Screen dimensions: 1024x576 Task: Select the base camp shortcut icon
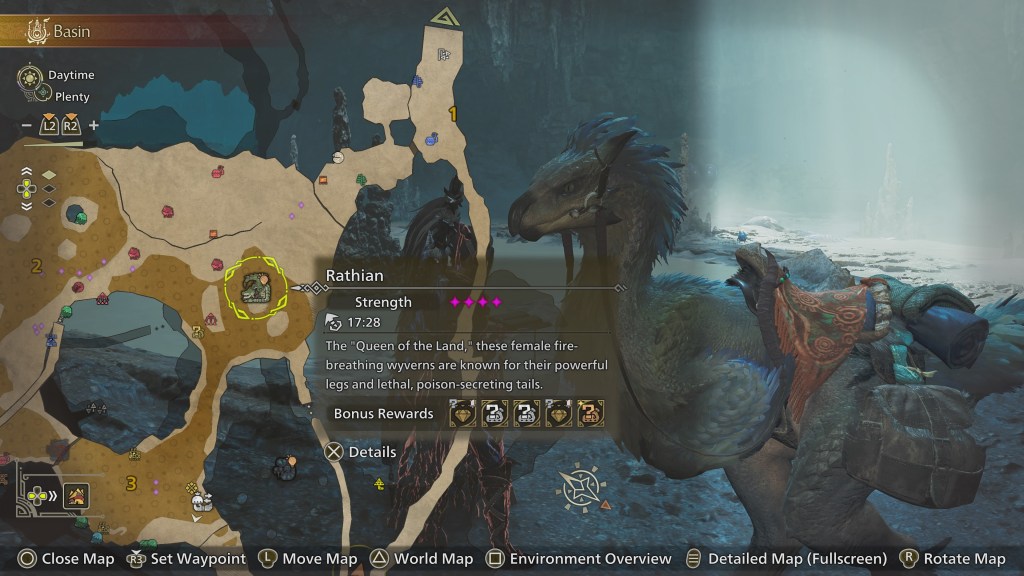coord(77,494)
